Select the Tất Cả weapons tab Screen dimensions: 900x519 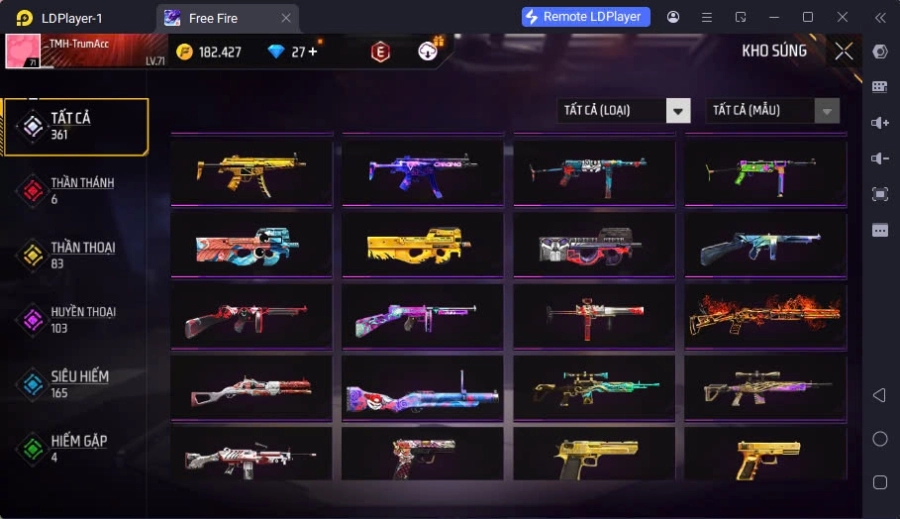(x=75, y=126)
